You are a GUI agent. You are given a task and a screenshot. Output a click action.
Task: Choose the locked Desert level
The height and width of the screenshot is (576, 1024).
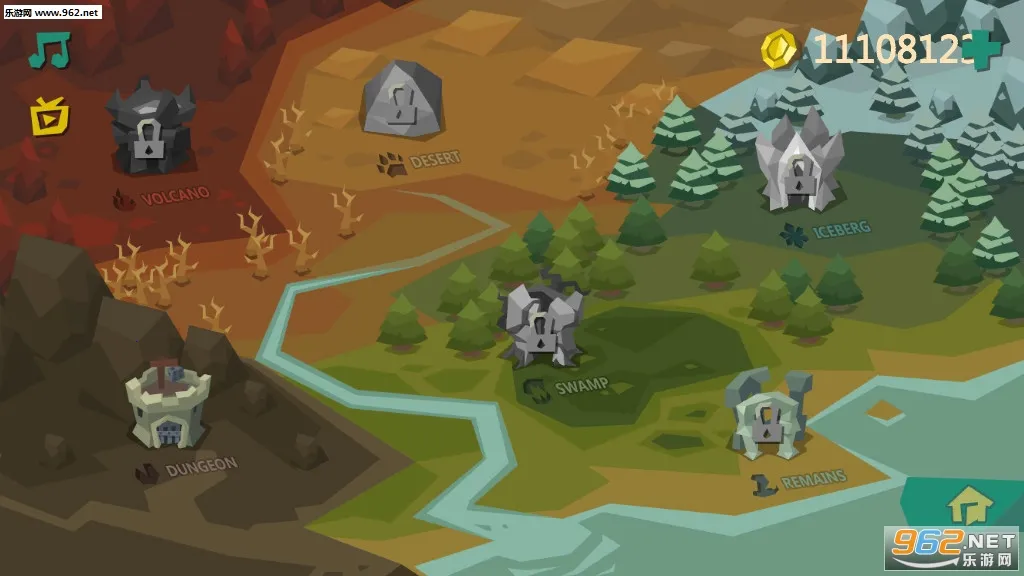click(x=402, y=100)
